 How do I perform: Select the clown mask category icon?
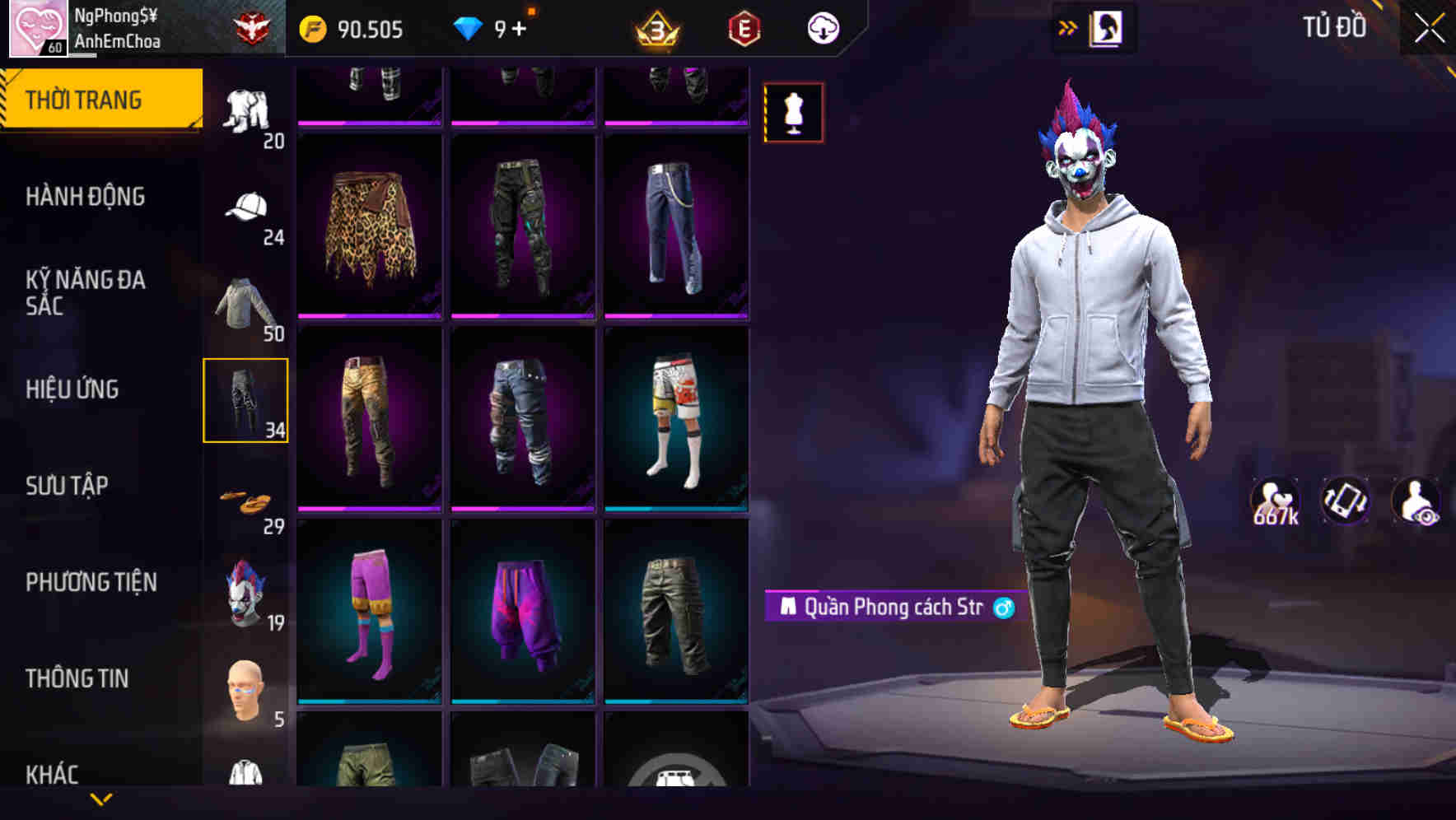pos(245,589)
